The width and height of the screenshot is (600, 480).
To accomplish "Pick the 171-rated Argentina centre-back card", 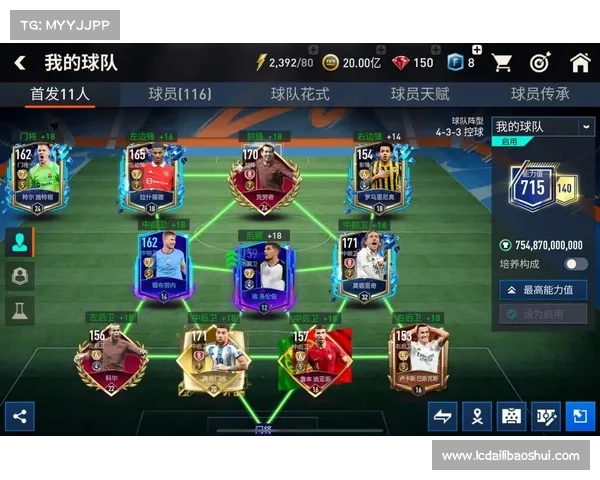I will pos(212,362).
